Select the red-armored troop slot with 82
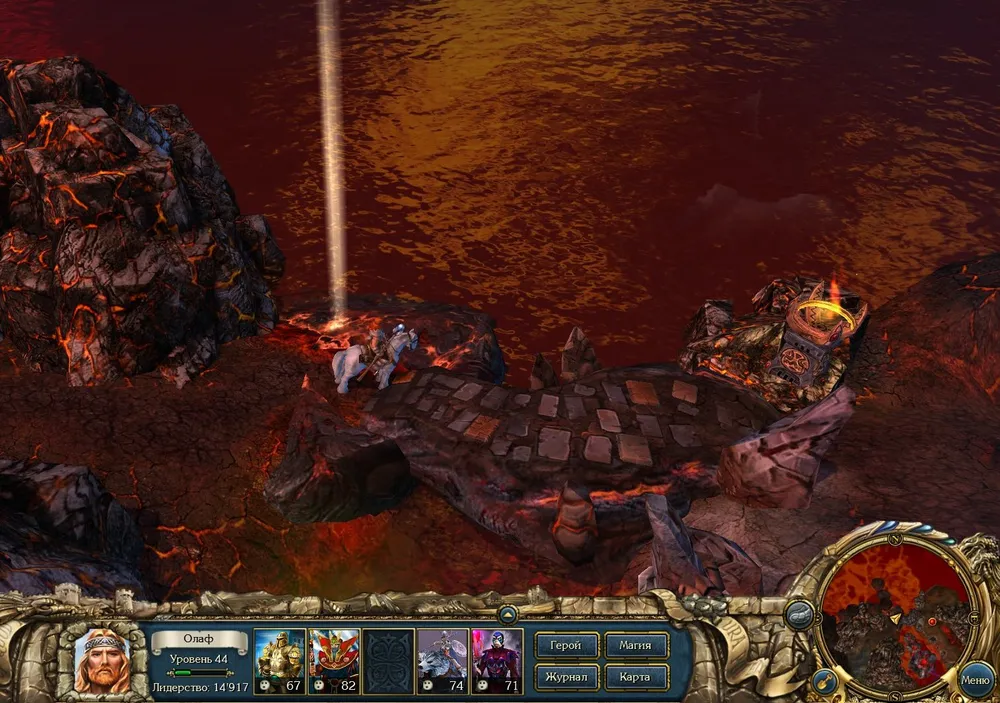 tap(334, 660)
